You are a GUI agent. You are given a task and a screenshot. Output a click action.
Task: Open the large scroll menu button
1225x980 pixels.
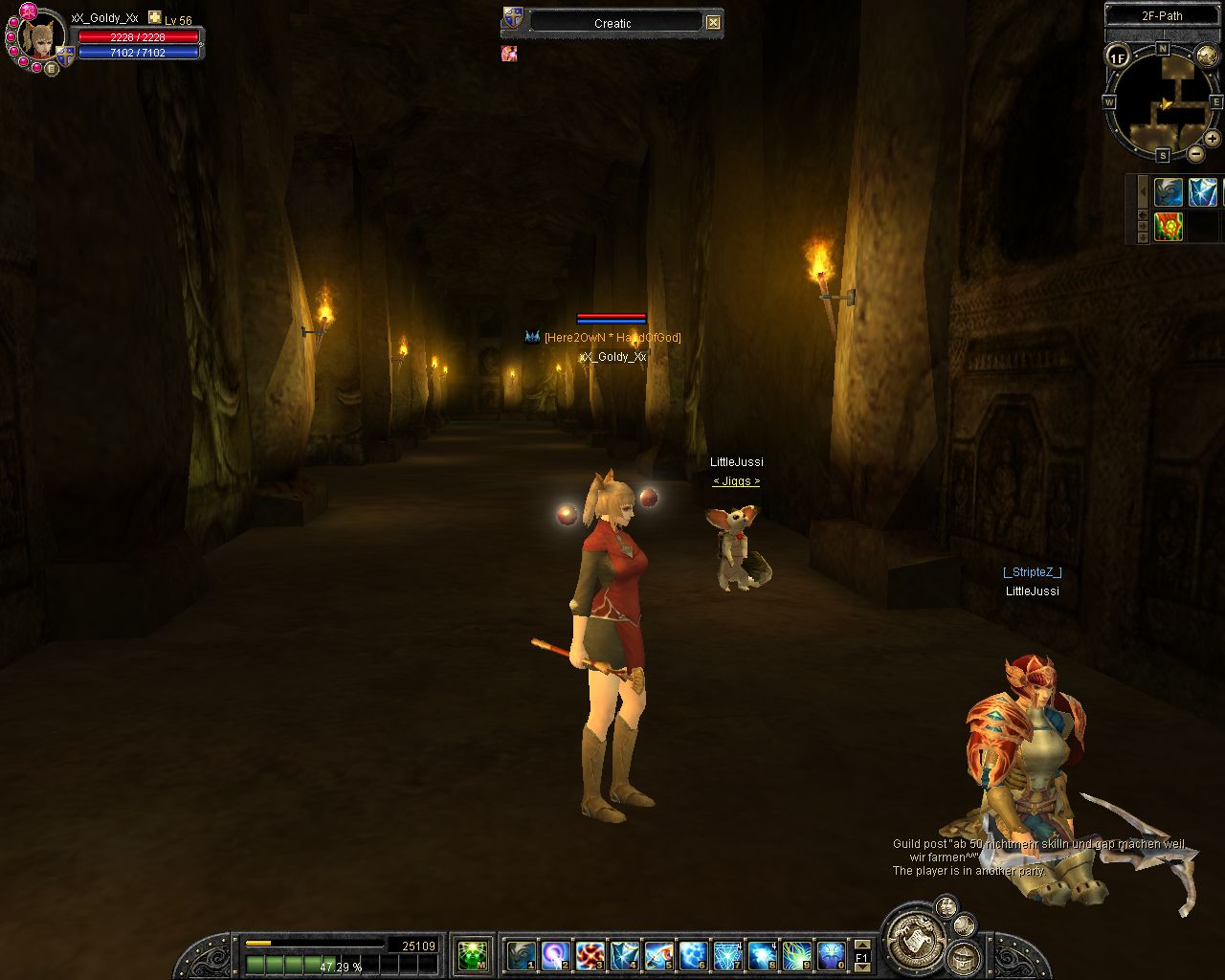(x=916, y=941)
